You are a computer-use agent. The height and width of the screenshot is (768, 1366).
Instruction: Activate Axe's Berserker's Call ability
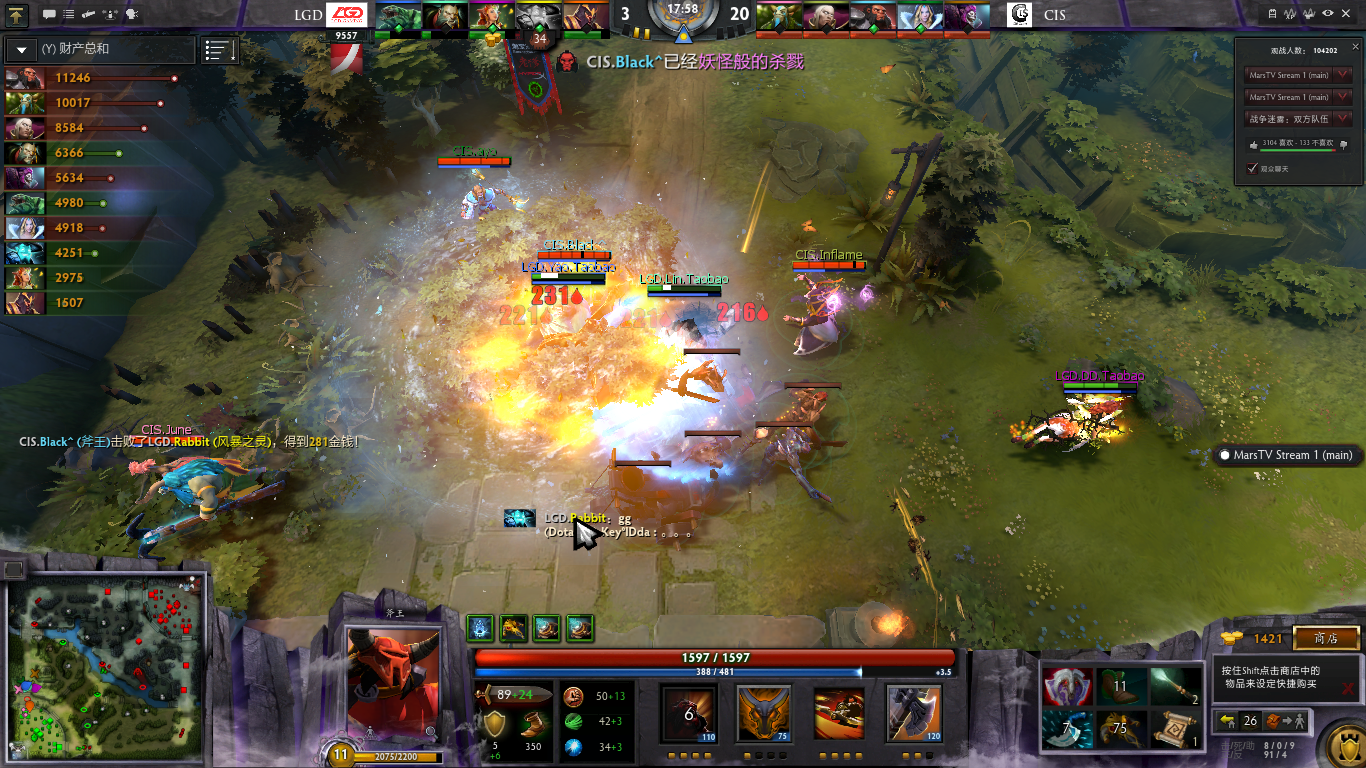(x=688, y=714)
